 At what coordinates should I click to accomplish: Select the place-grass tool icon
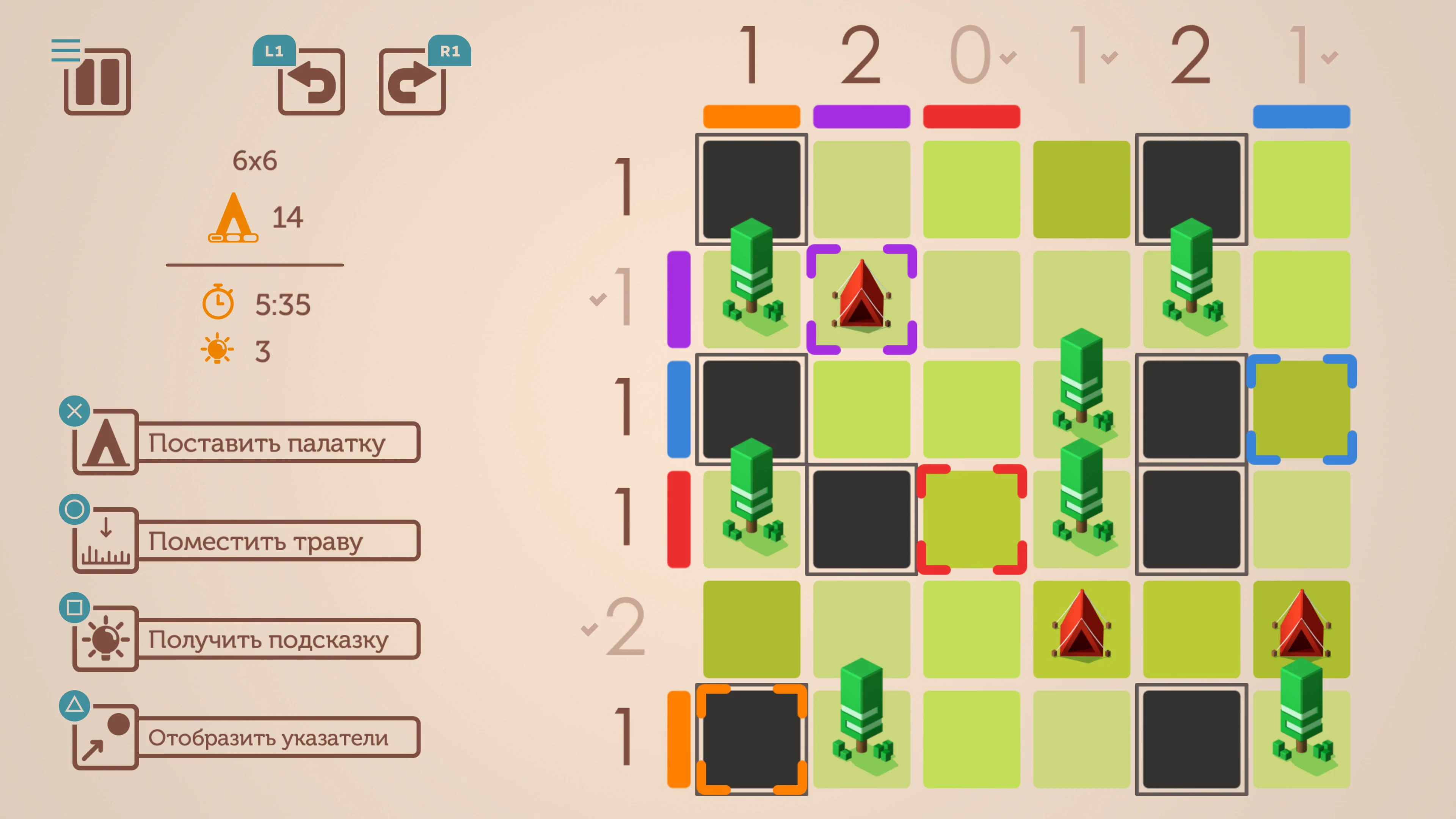(x=105, y=540)
